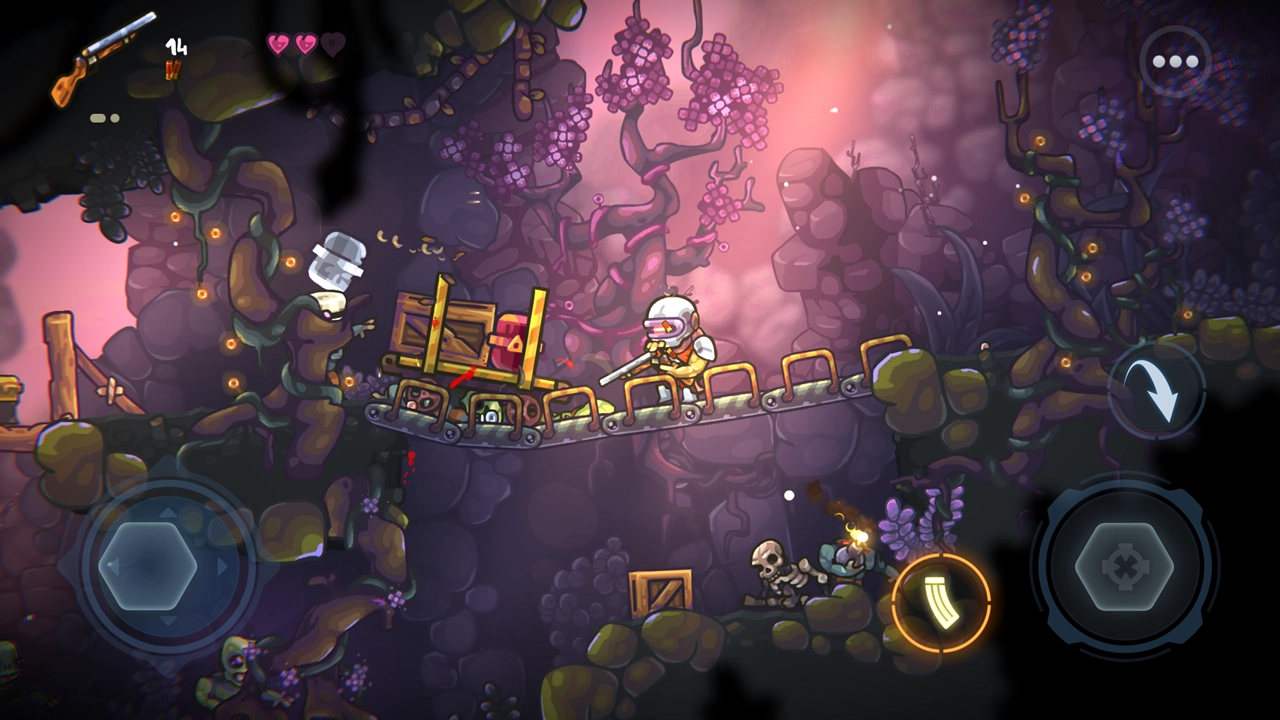Reload using the orange ammo magazine button

tap(940, 602)
